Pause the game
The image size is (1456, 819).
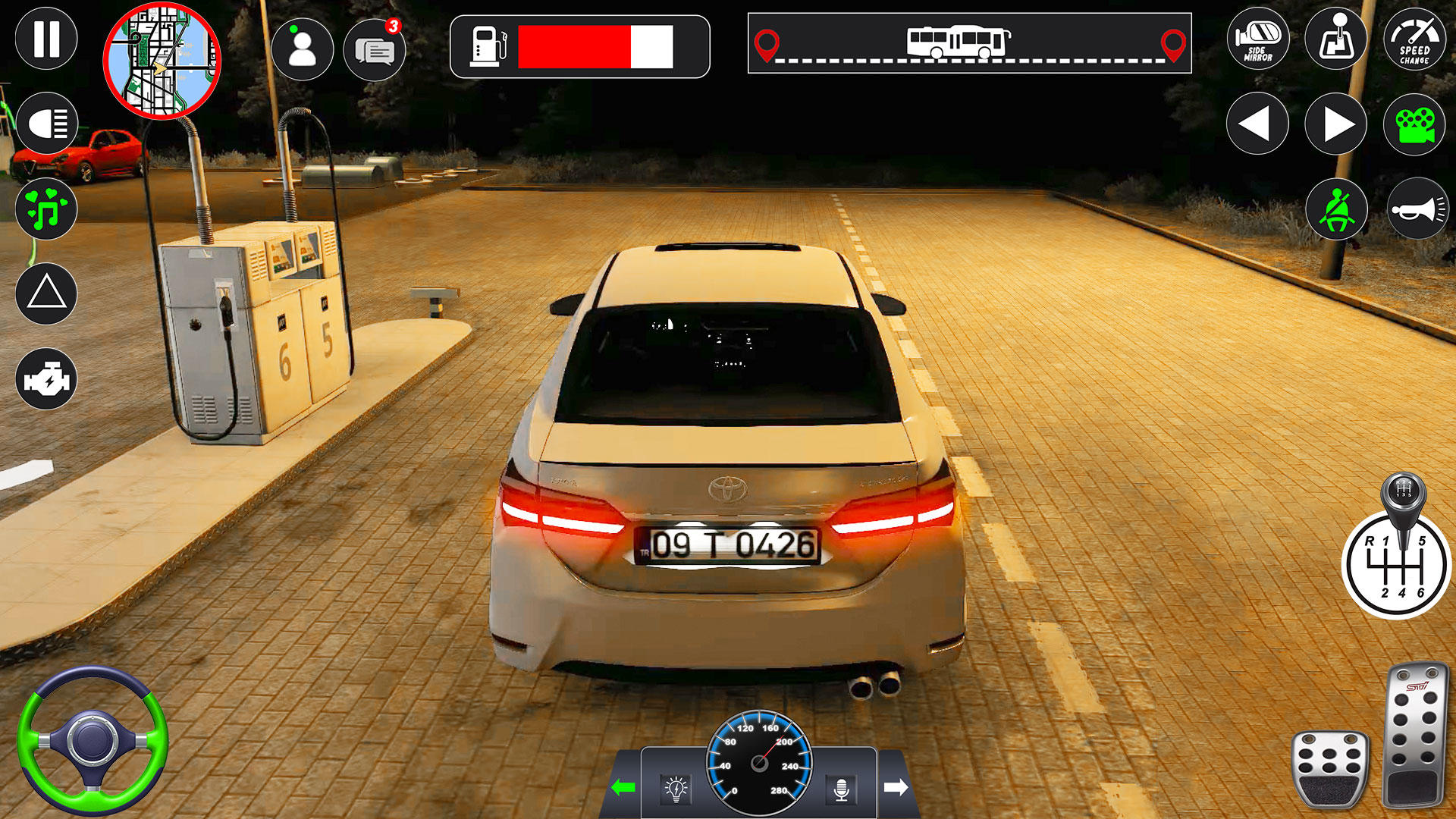click(x=47, y=38)
